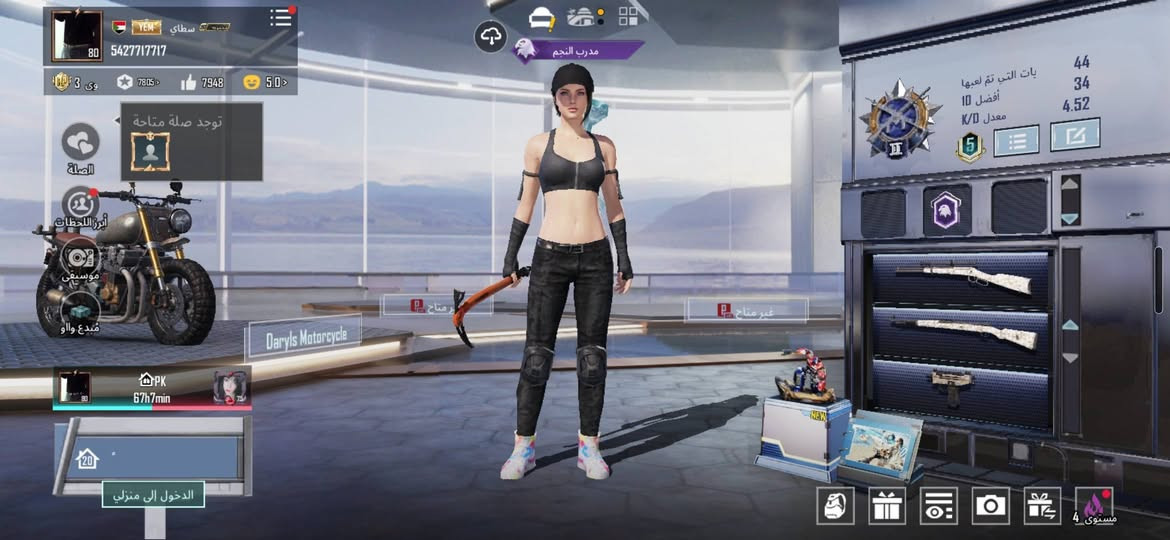Open the stats list button beside tier badge
The width and height of the screenshot is (1170, 540).
click(x=1016, y=140)
